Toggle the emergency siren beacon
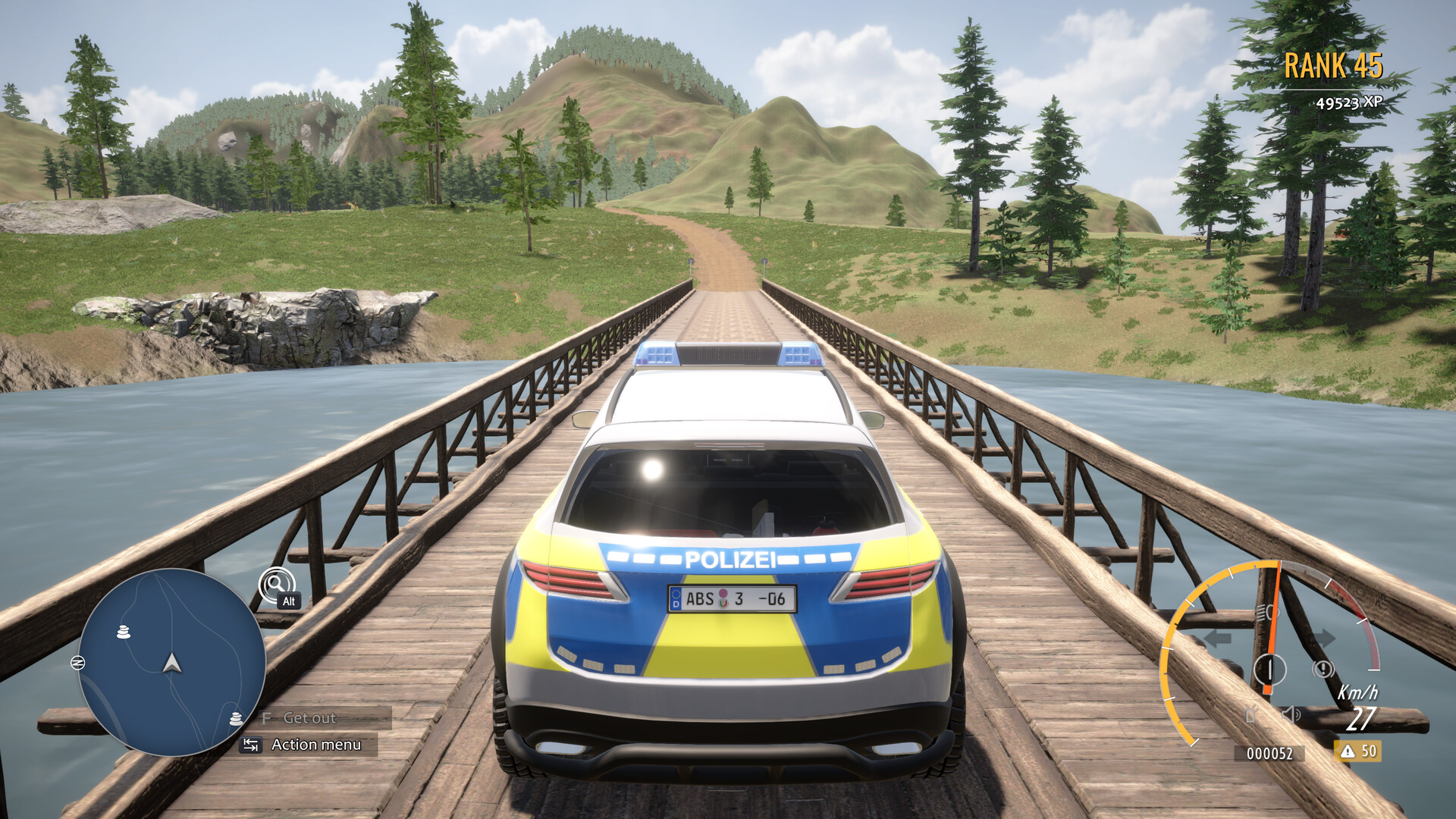 [1251, 714]
